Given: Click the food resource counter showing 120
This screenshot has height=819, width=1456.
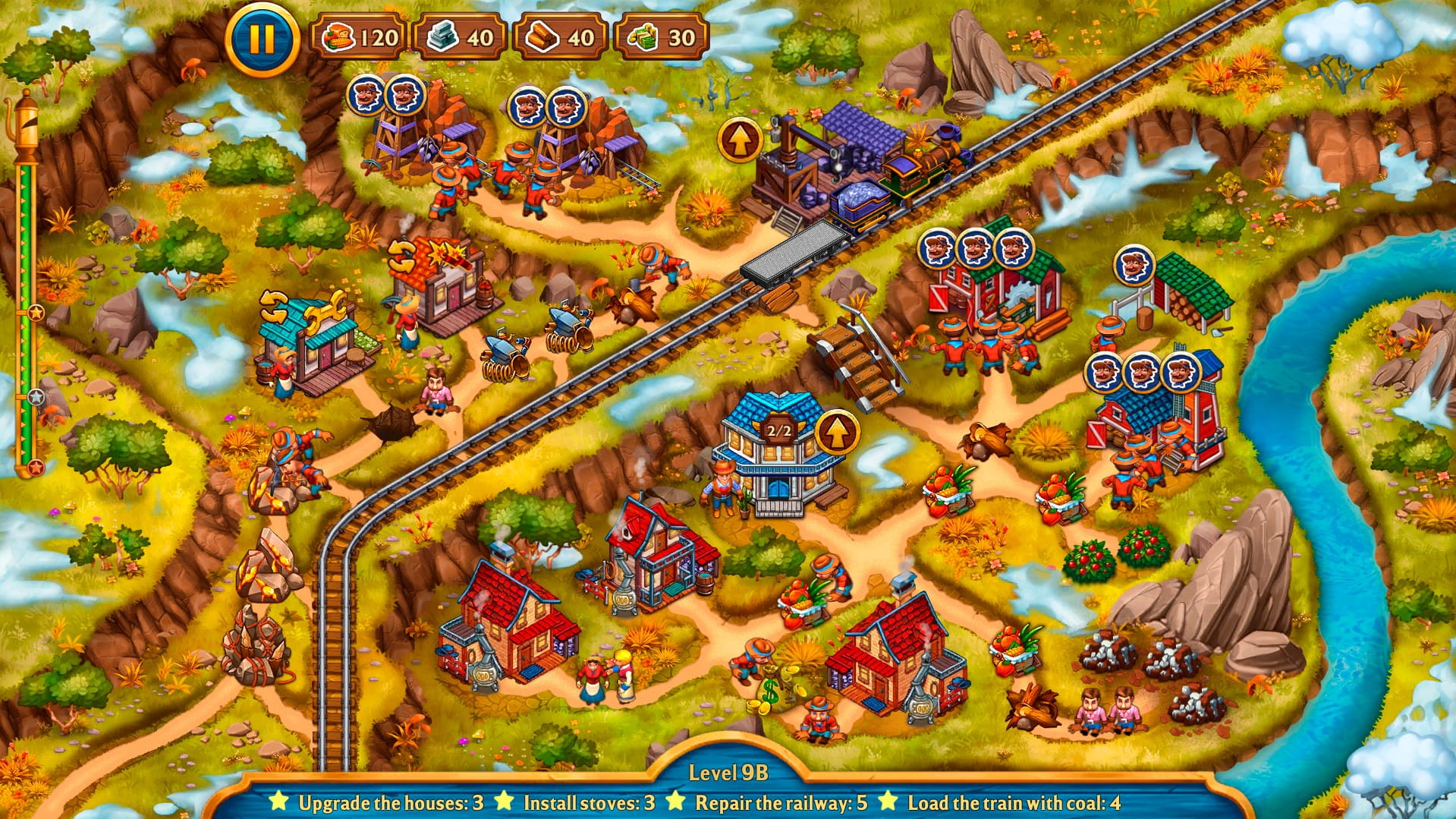Looking at the screenshot, I should [x=360, y=34].
